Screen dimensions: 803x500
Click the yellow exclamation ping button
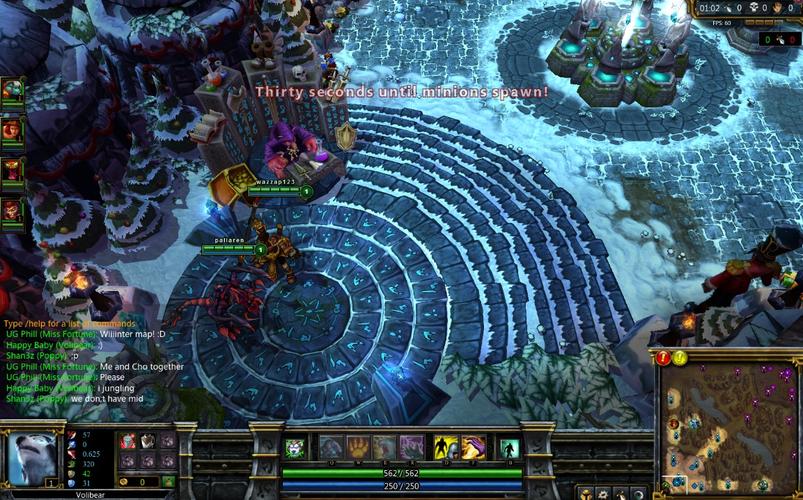(680, 357)
